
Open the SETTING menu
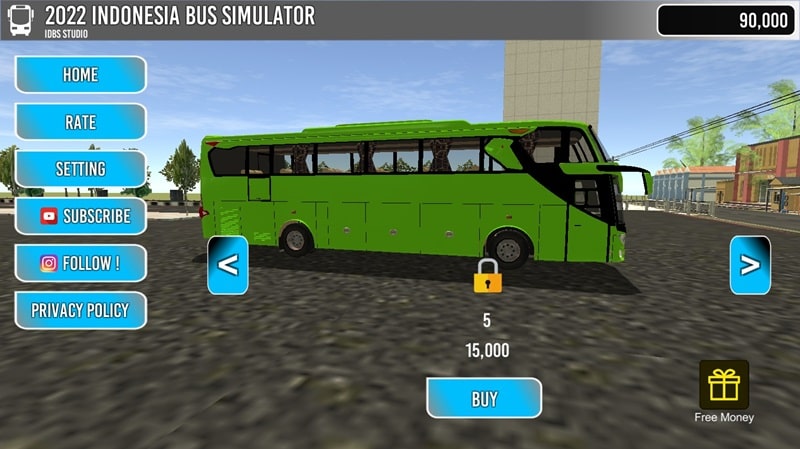pos(80,169)
